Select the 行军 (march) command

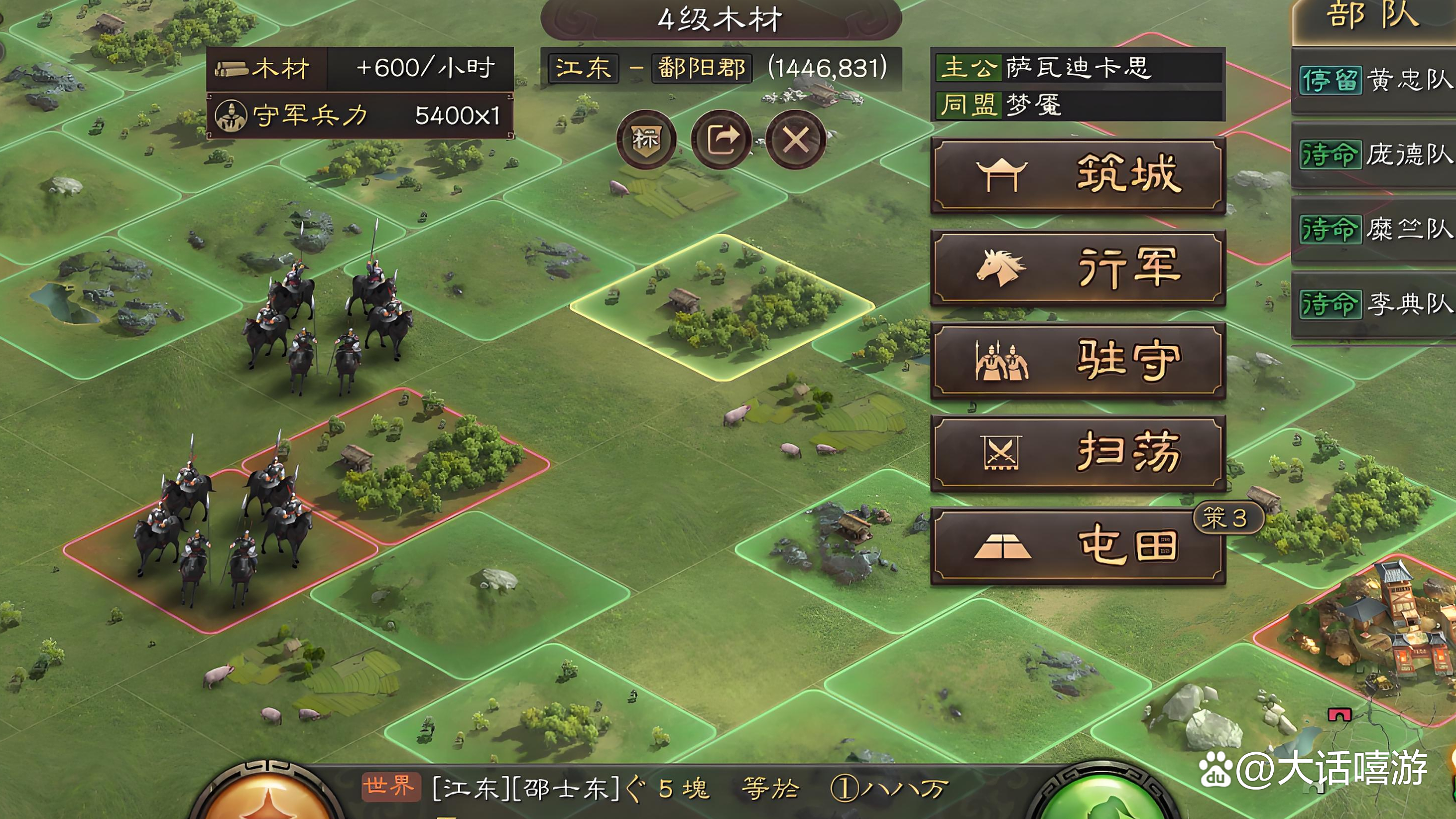(1077, 268)
